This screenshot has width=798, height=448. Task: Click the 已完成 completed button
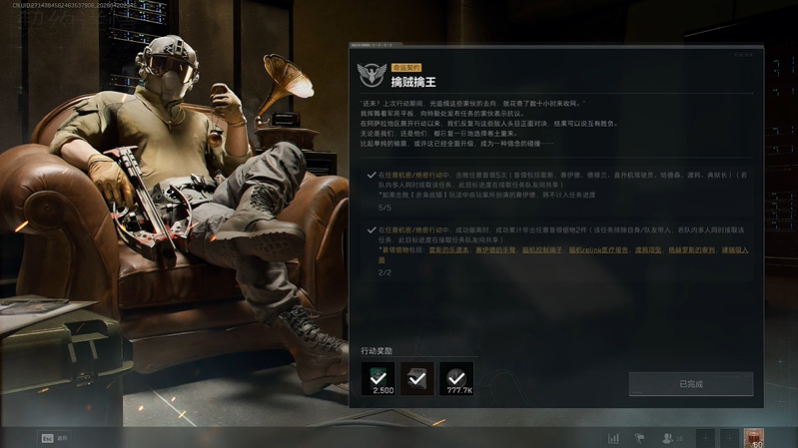[x=690, y=384]
